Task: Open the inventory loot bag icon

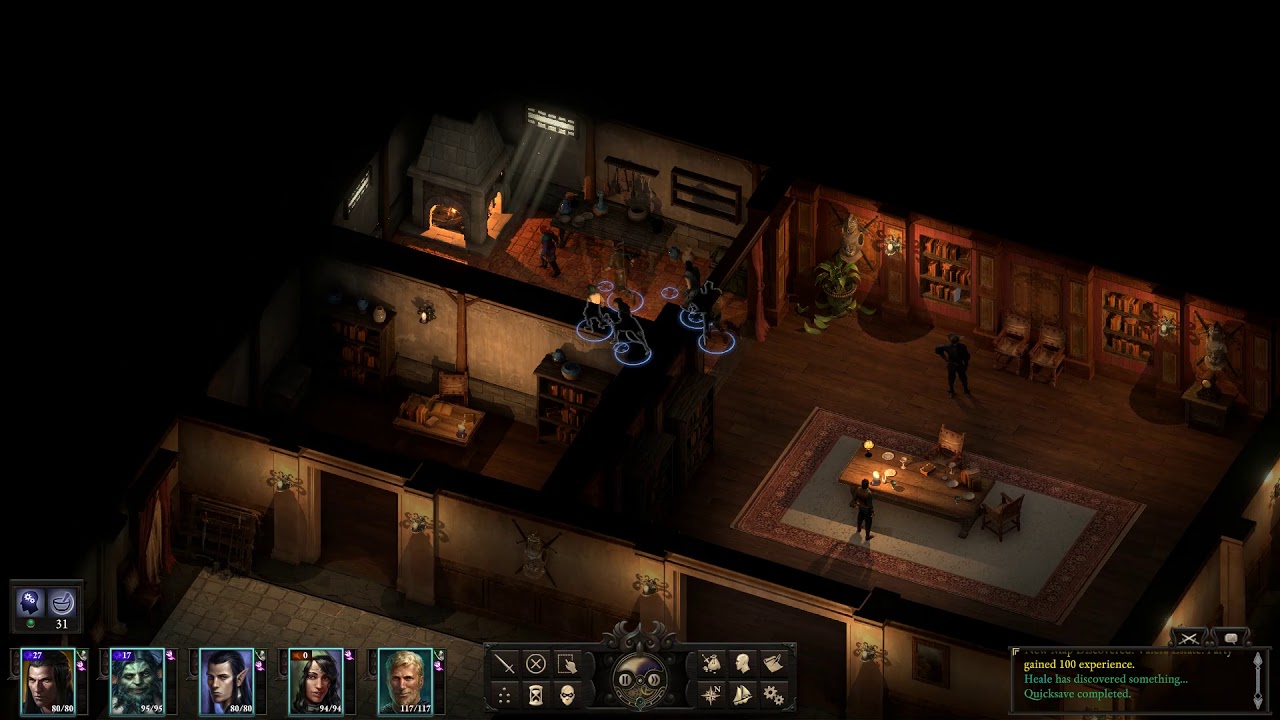Action: [x=714, y=661]
